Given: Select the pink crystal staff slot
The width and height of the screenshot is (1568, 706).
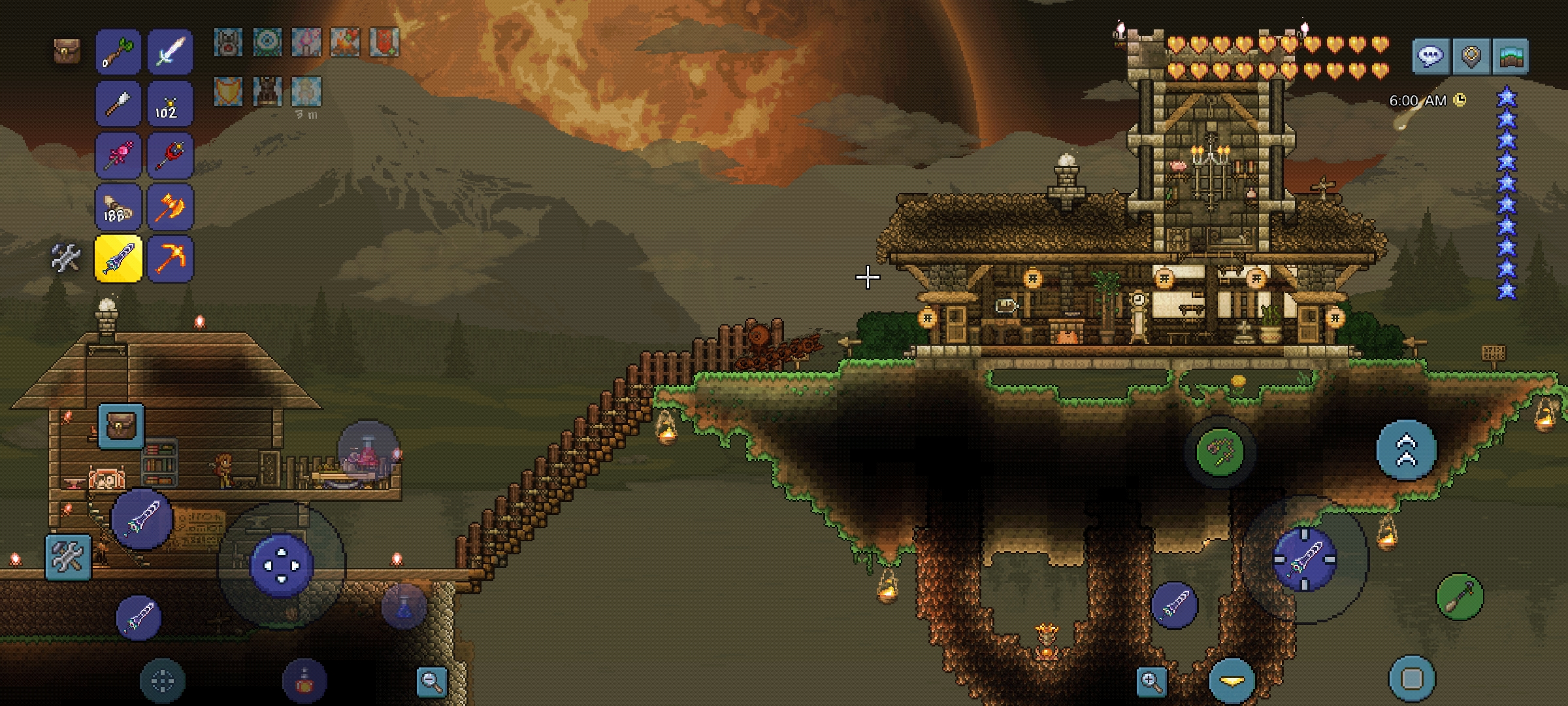Looking at the screenshot, I should point(118,156).
